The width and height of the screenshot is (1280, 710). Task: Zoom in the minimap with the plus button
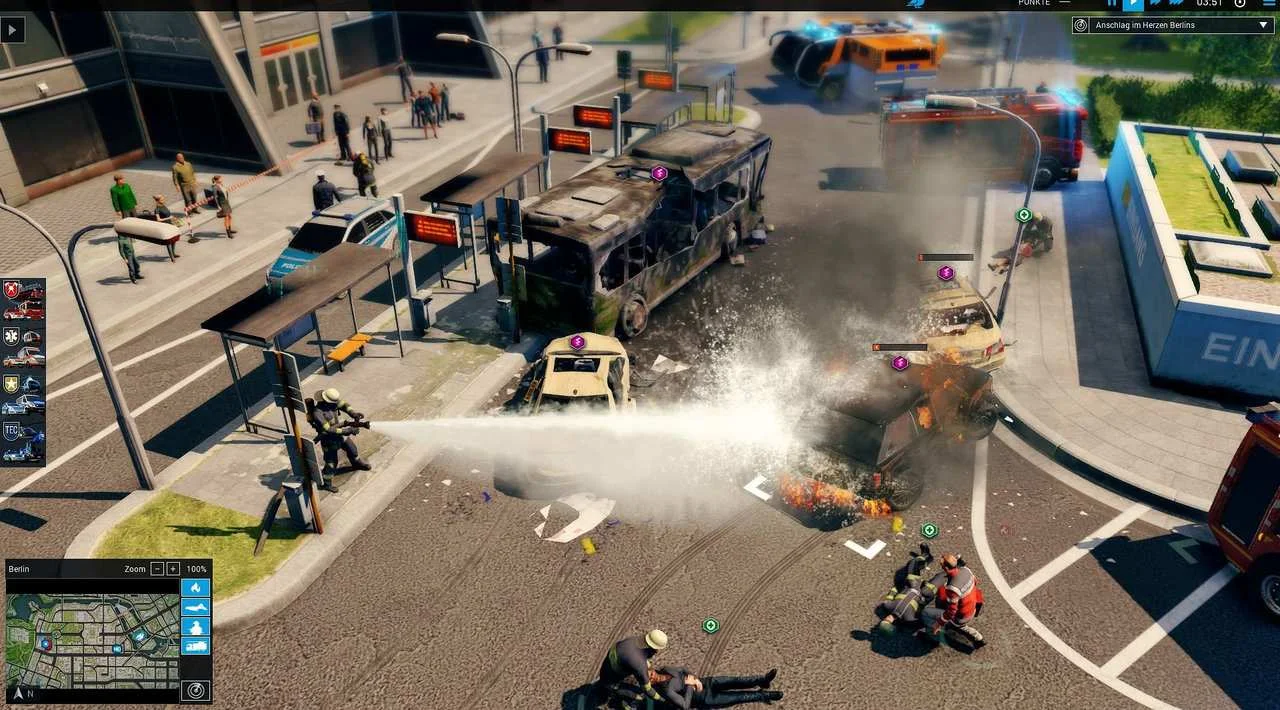point(173,569)
